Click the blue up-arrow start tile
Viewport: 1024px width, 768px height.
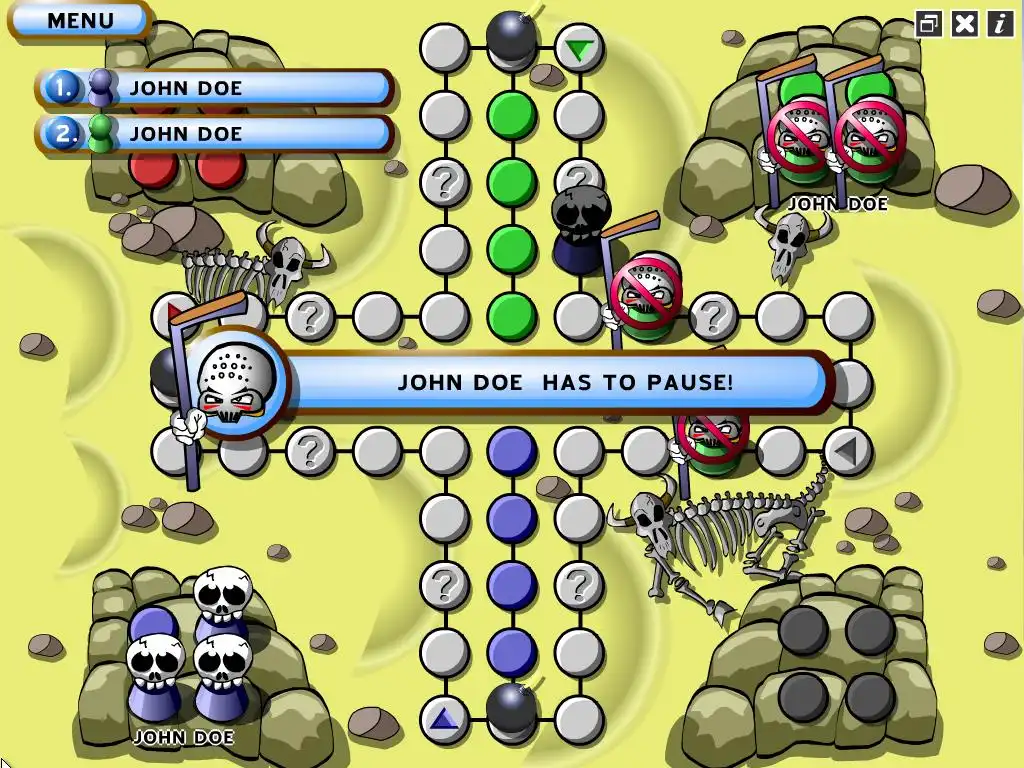444,718
